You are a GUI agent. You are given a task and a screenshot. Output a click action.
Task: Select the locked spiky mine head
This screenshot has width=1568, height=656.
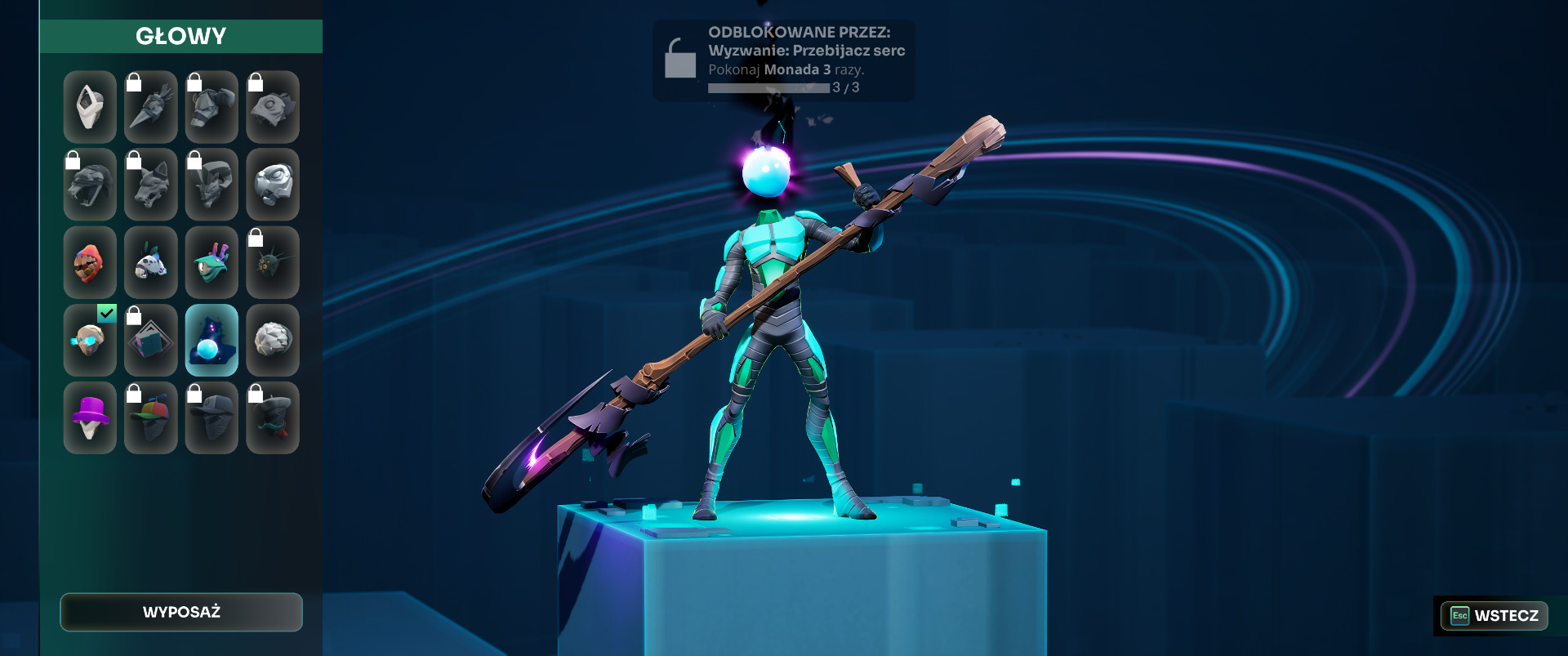pos(273,262)
